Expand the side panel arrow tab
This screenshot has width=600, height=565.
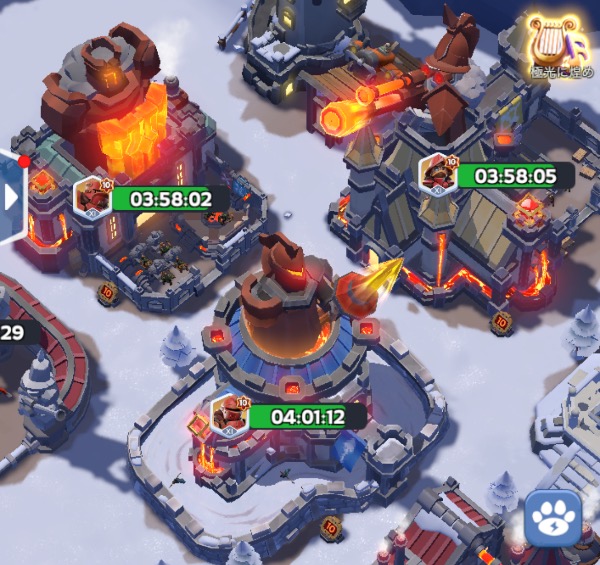tap(12, 196)
